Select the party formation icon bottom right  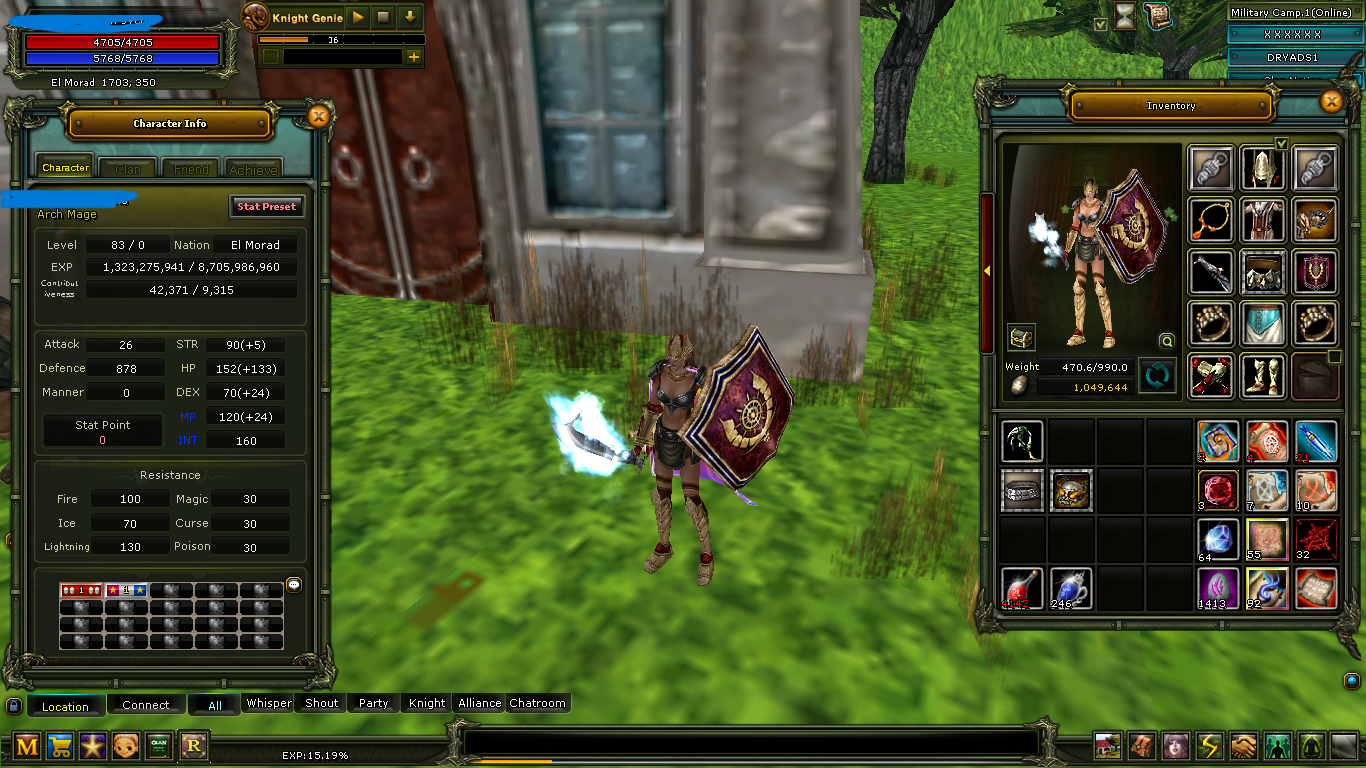(1277, 747)
